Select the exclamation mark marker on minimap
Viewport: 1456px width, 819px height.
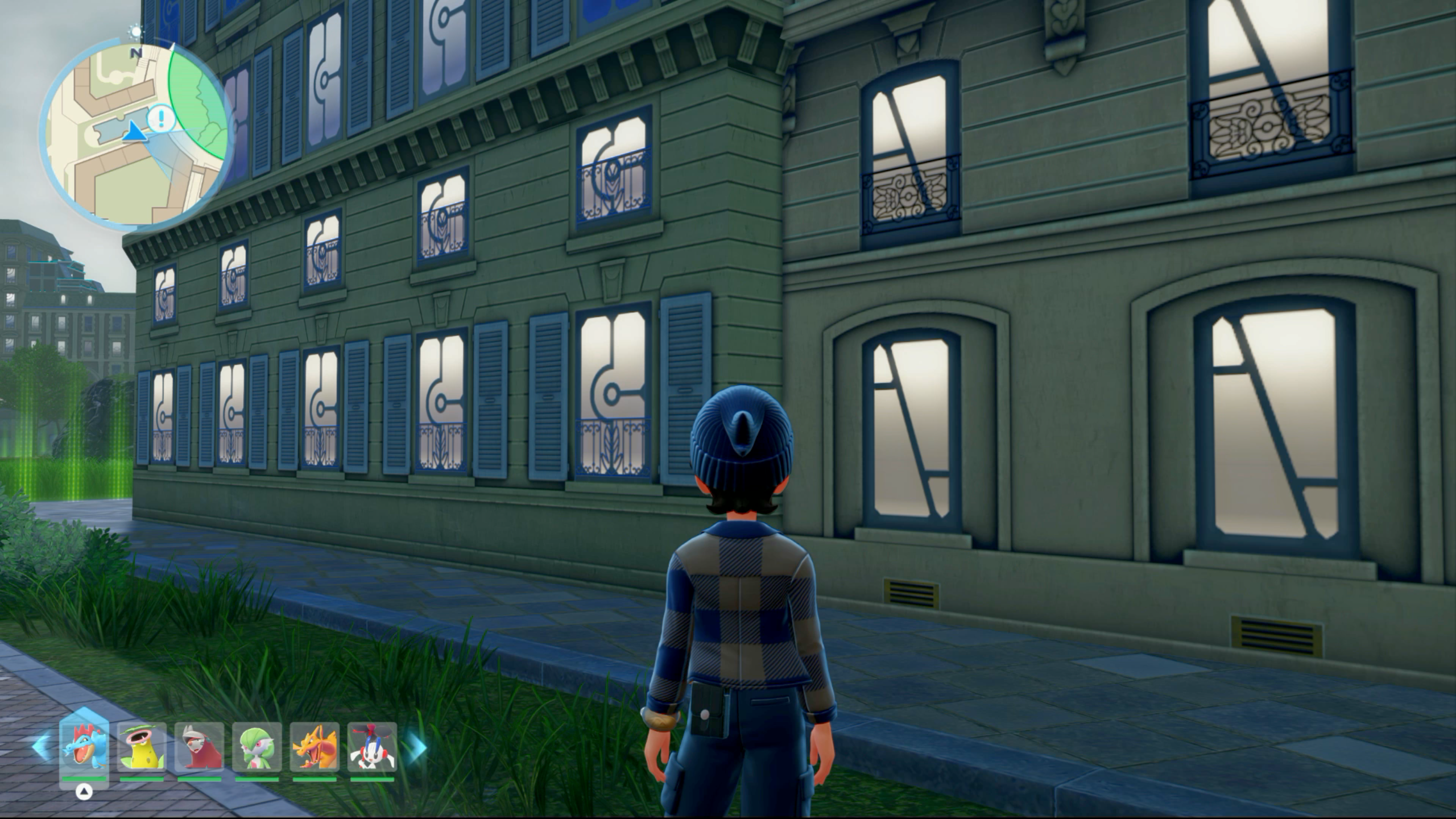[x=161, y=119]
